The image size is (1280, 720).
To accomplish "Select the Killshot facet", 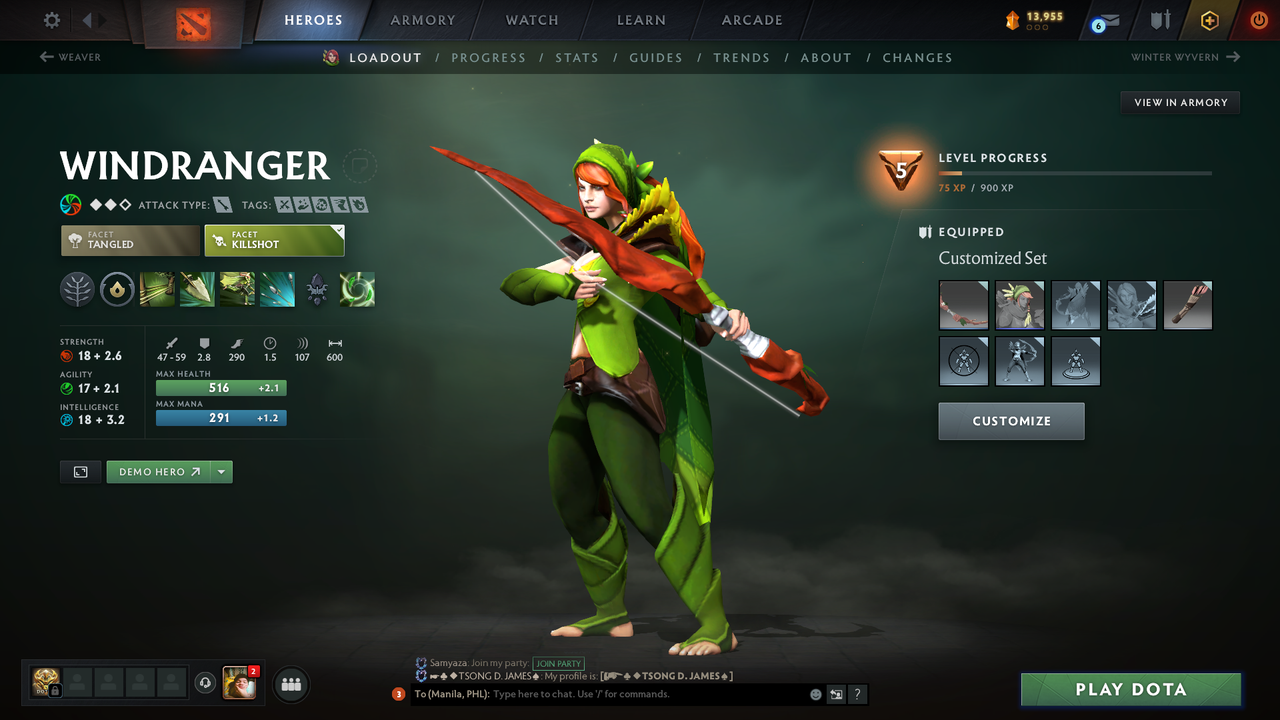I will tap(274, 240).
